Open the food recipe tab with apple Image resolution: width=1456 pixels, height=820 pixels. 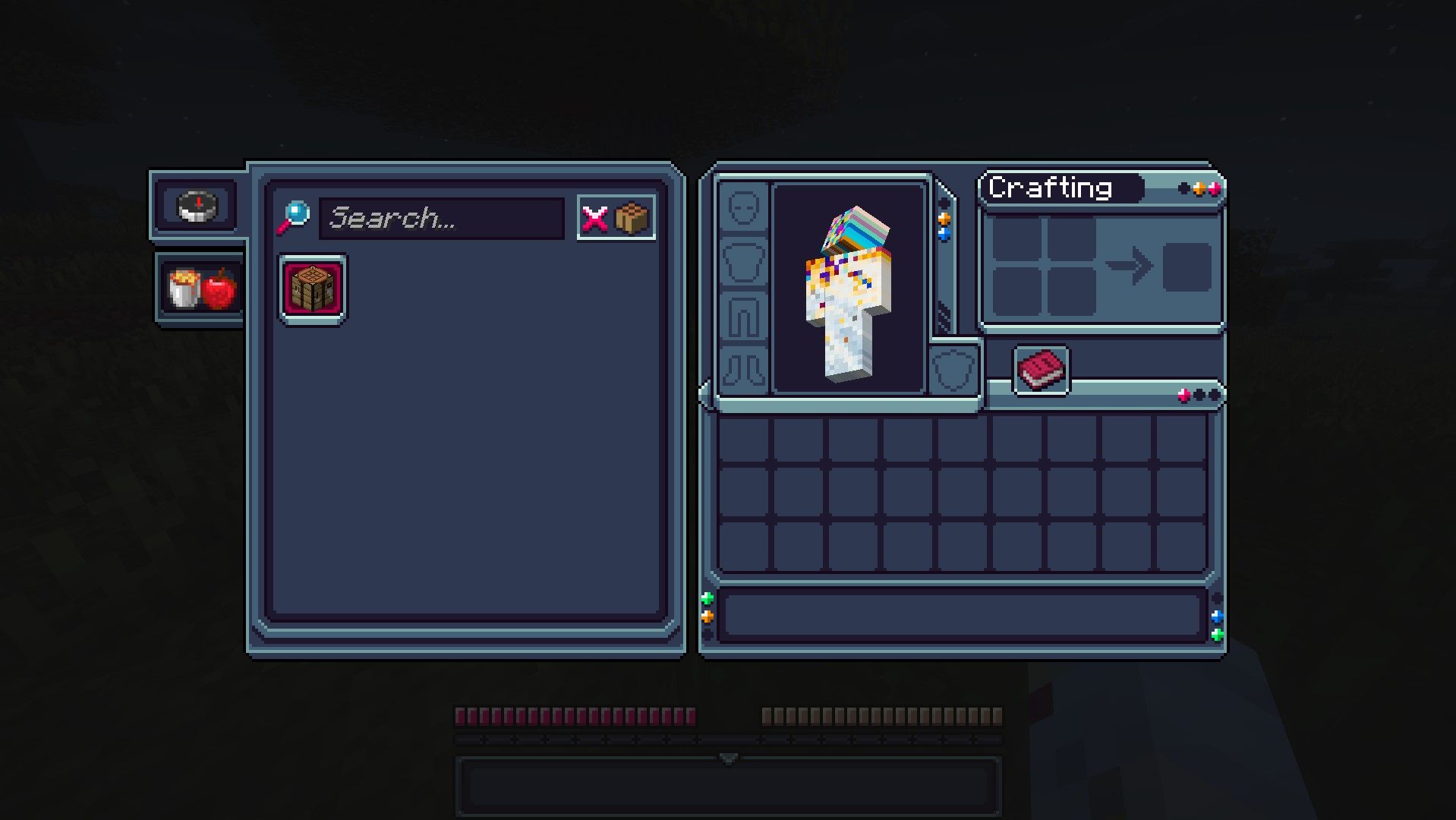pyautogui.click(x=201, y=289)
